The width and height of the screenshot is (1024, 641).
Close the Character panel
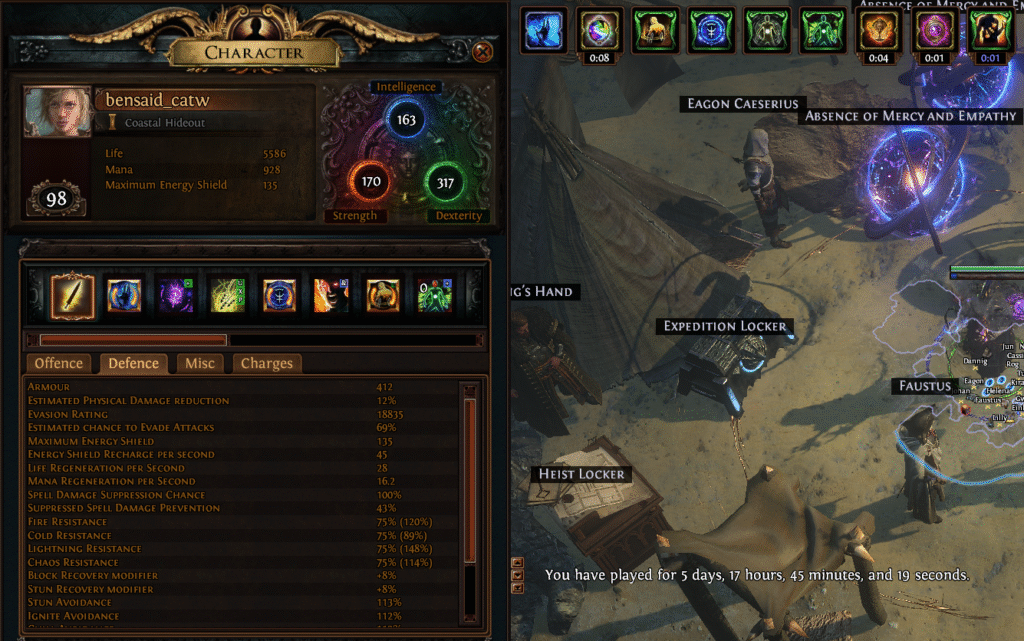(x=482, y=51)
